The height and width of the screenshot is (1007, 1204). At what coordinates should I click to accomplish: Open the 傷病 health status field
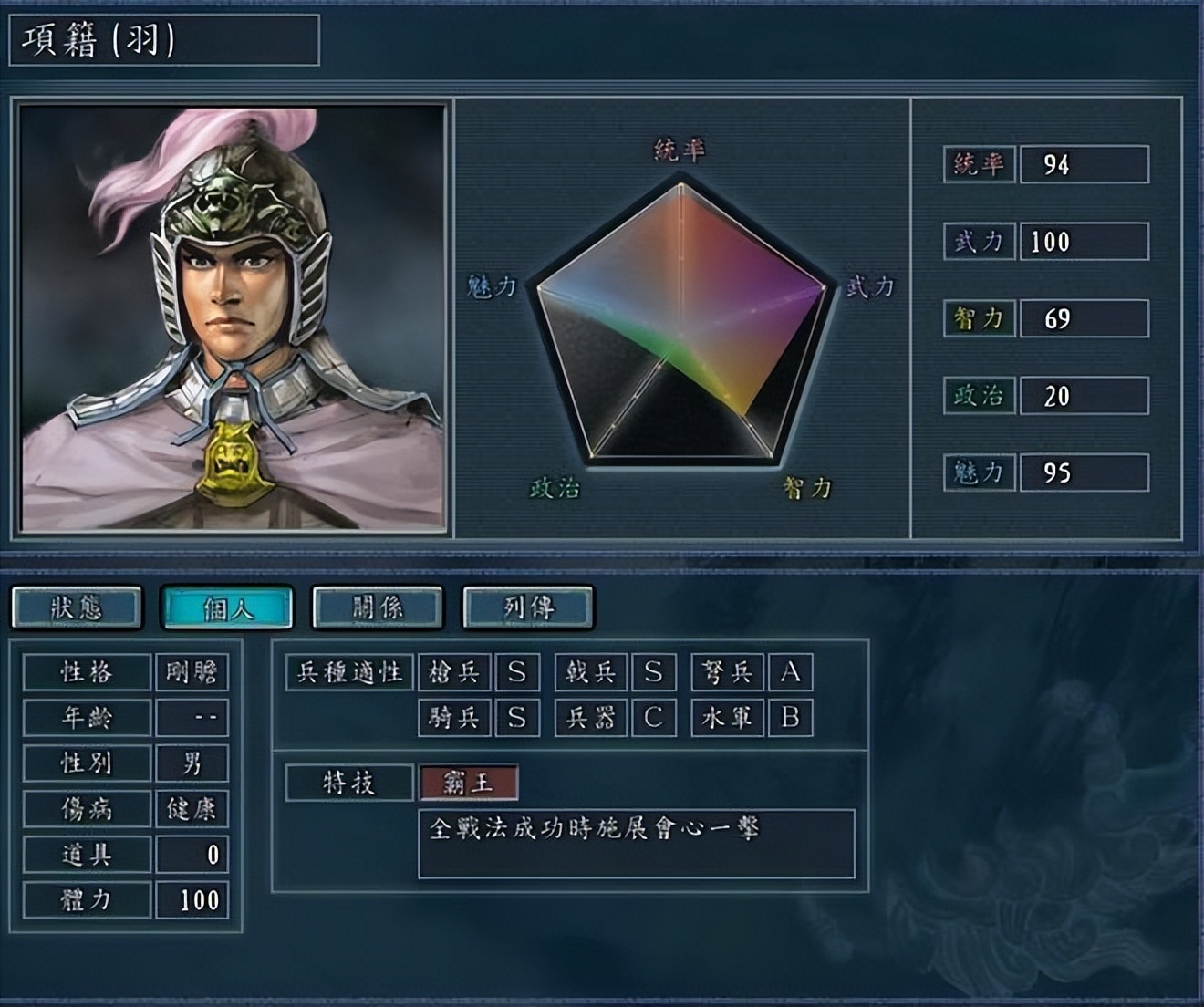87,808
